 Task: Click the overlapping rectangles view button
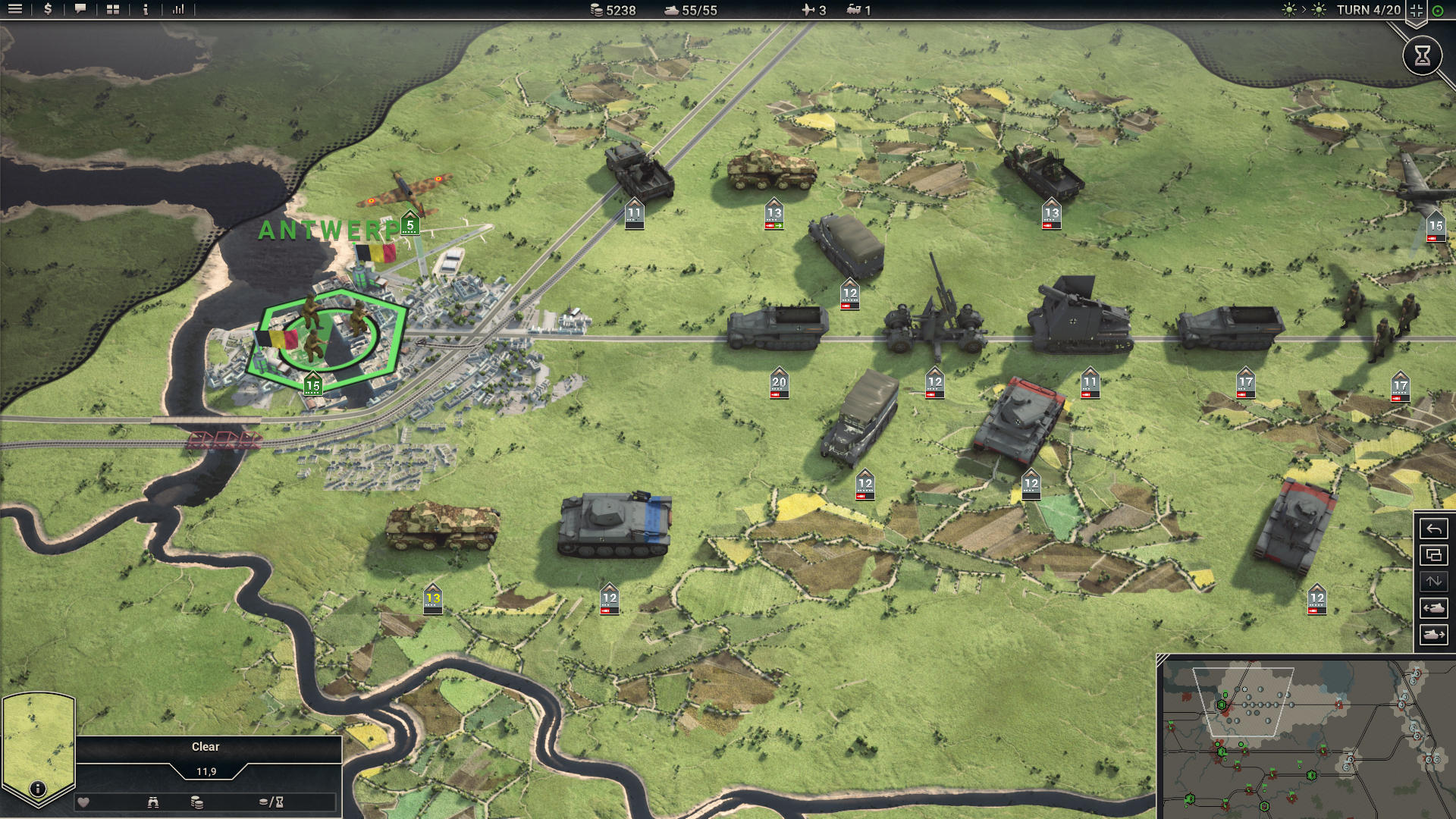(1433, 555)
